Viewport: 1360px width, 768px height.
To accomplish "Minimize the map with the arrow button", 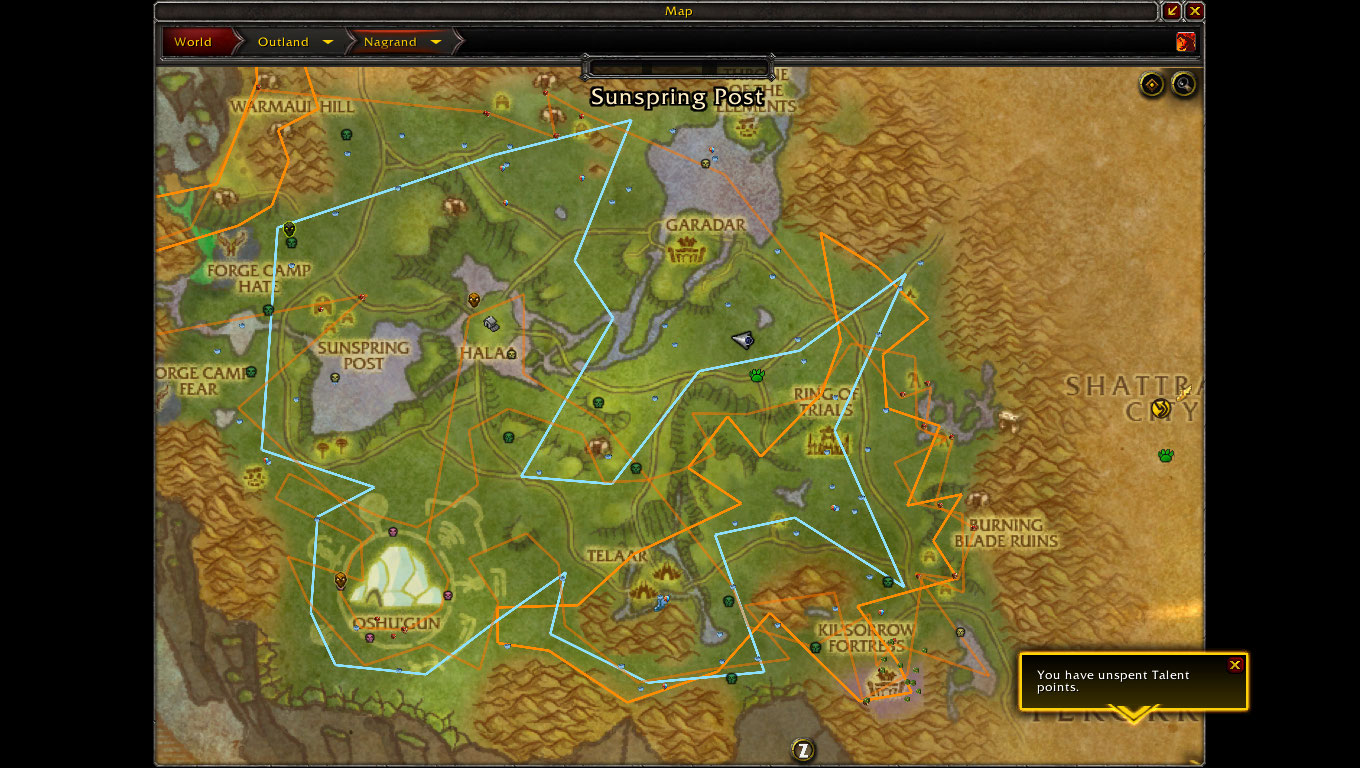I will (1173, 11).
